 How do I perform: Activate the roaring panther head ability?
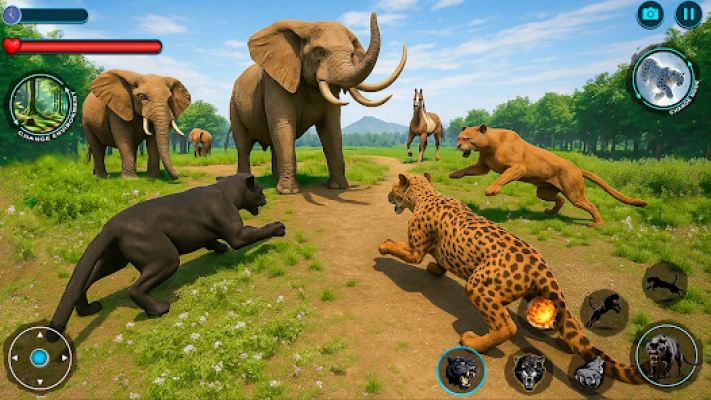coord(461,371)
